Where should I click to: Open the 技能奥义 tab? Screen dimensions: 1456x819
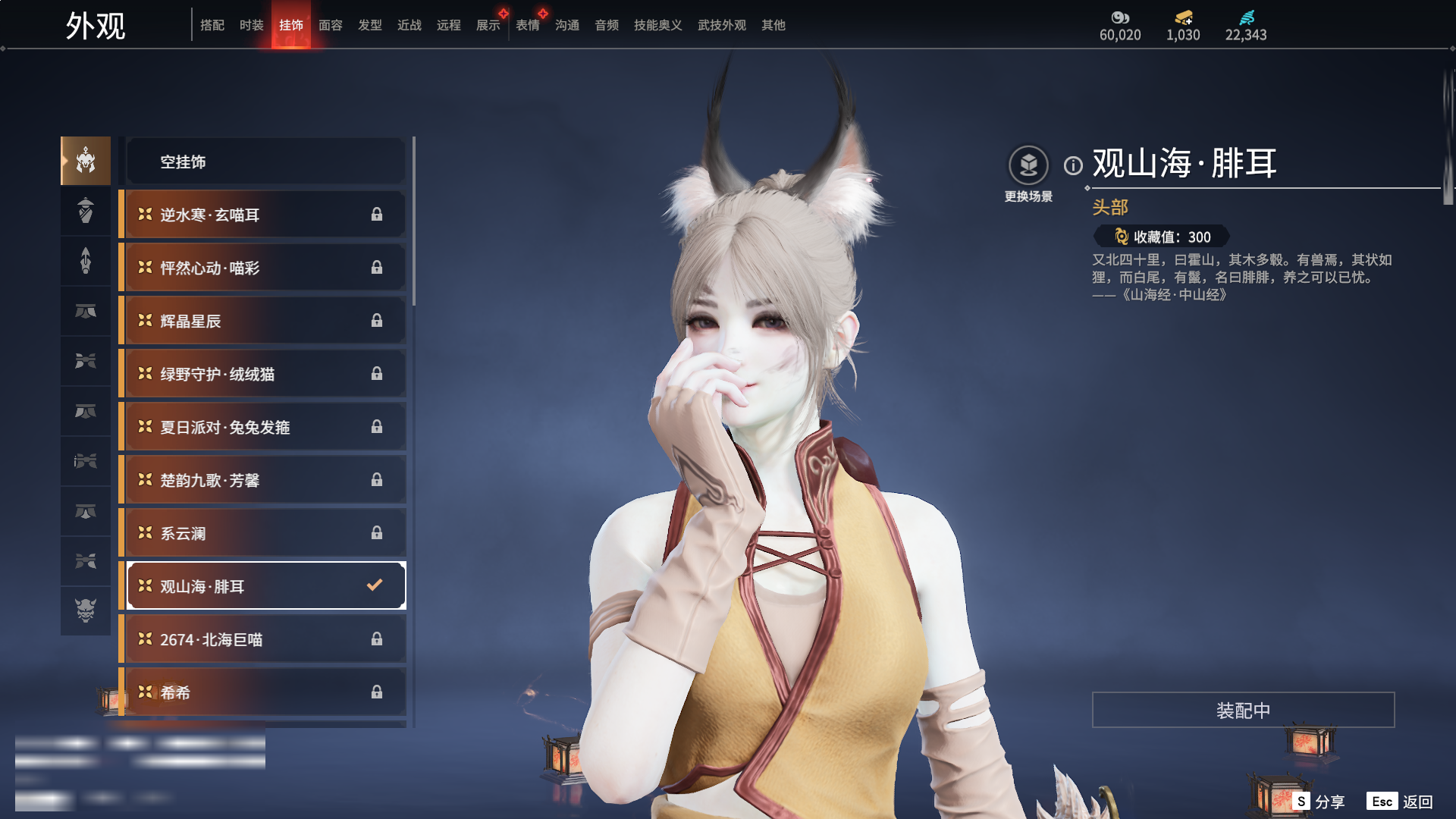657,25
